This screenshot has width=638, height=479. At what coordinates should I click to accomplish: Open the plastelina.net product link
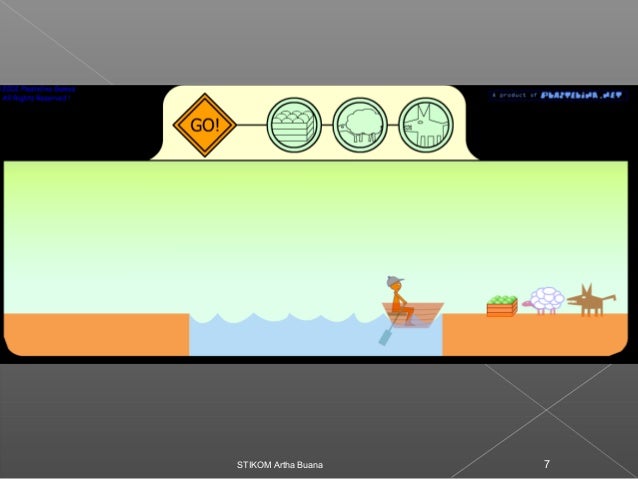(x=556, y=95)
